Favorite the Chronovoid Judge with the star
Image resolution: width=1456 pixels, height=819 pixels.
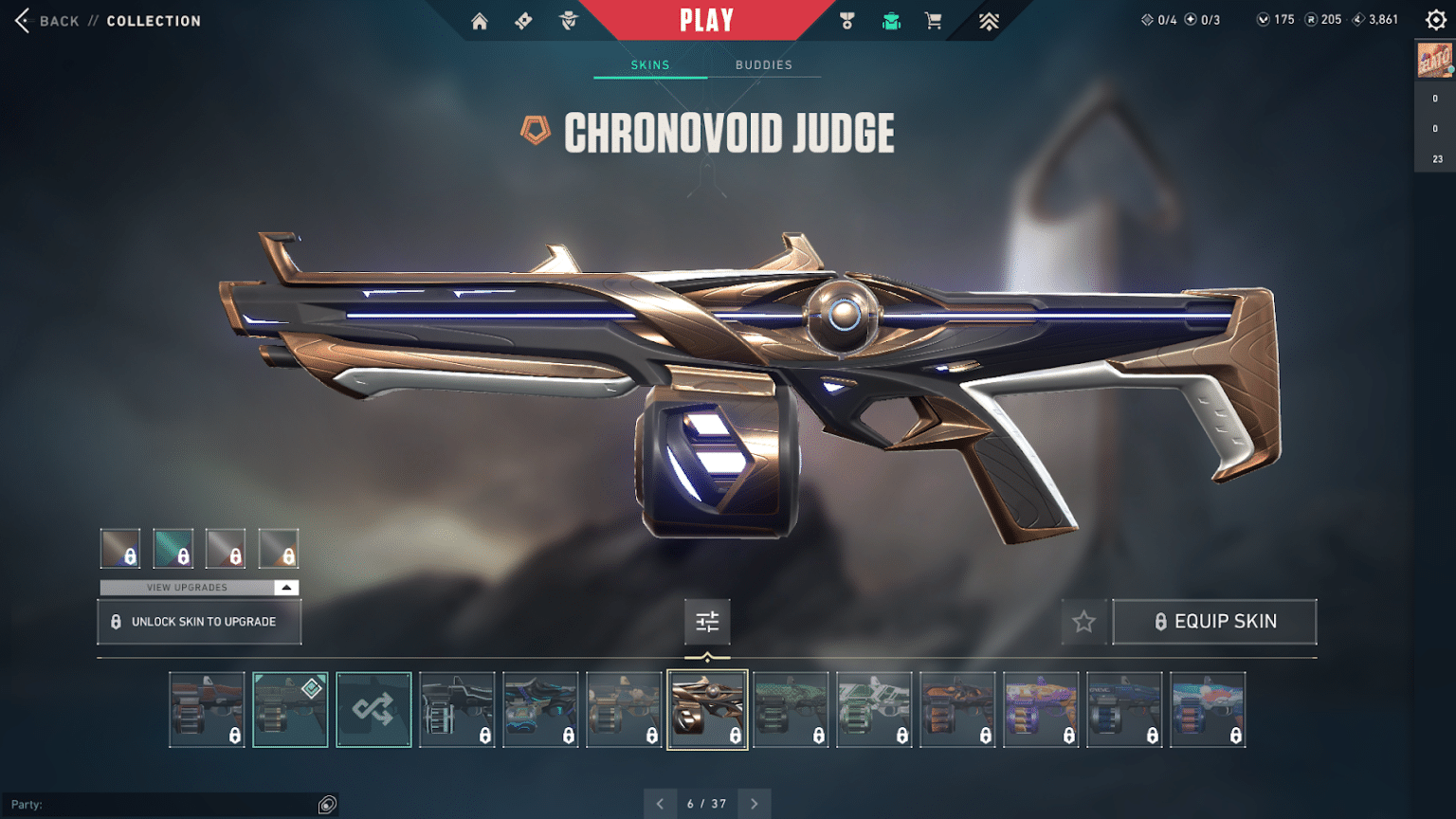click(x=1083, y=622)
